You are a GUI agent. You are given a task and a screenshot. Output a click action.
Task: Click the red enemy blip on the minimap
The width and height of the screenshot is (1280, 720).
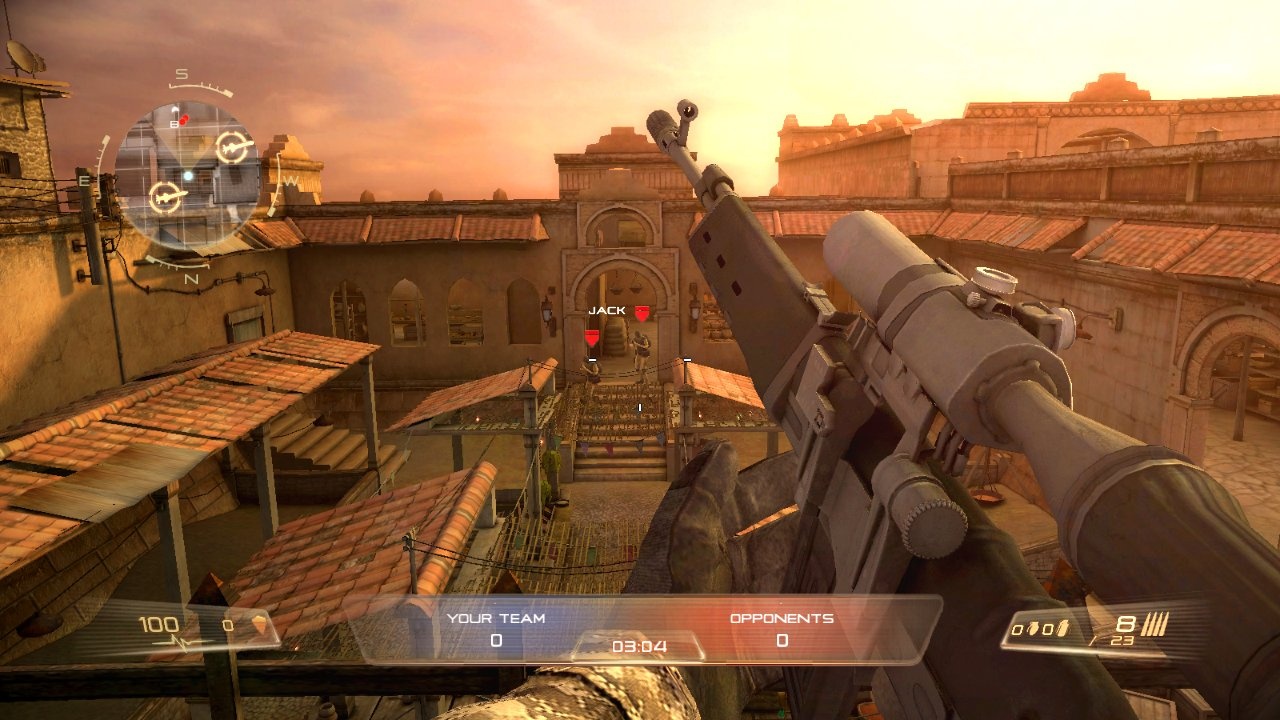click(182, 119)
